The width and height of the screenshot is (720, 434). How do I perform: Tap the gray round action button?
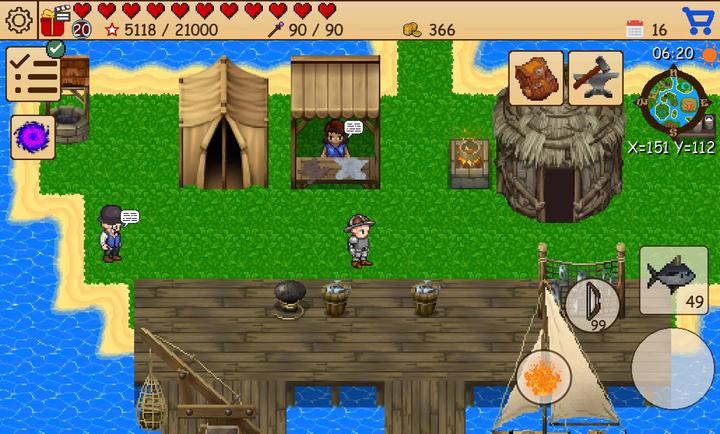672,368
